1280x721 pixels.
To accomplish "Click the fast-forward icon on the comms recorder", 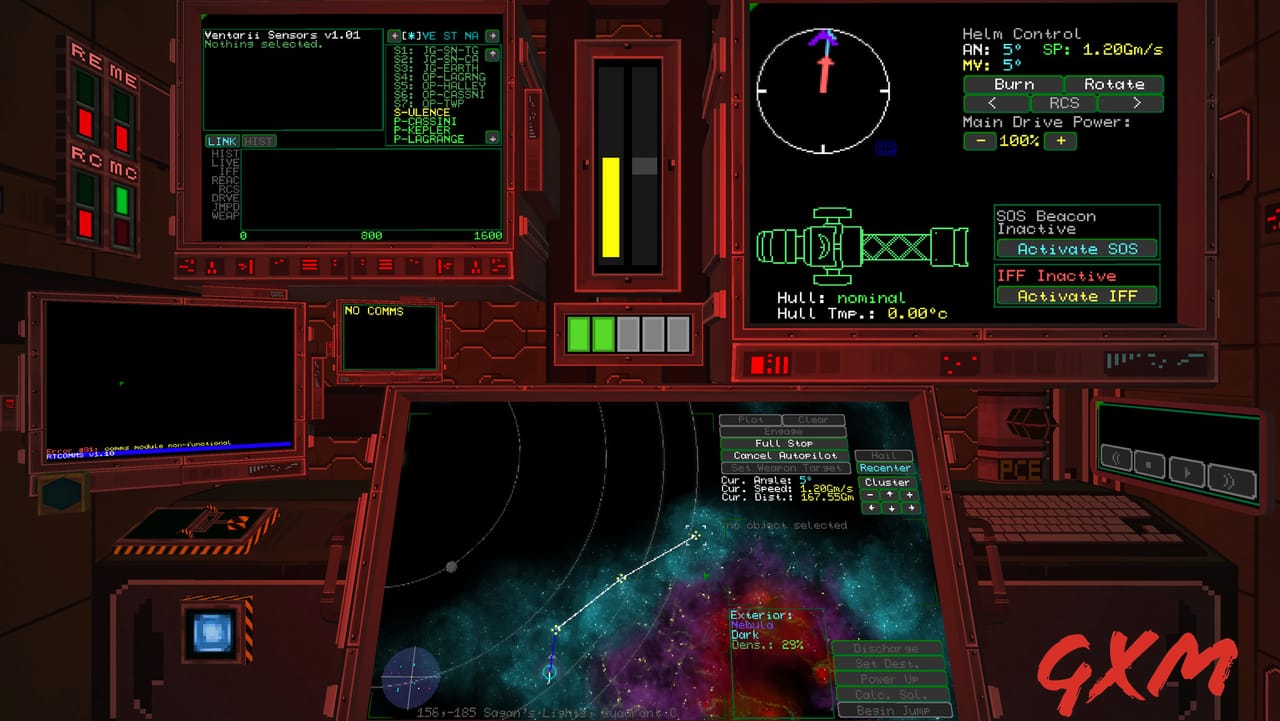I will coord(1231,480).
